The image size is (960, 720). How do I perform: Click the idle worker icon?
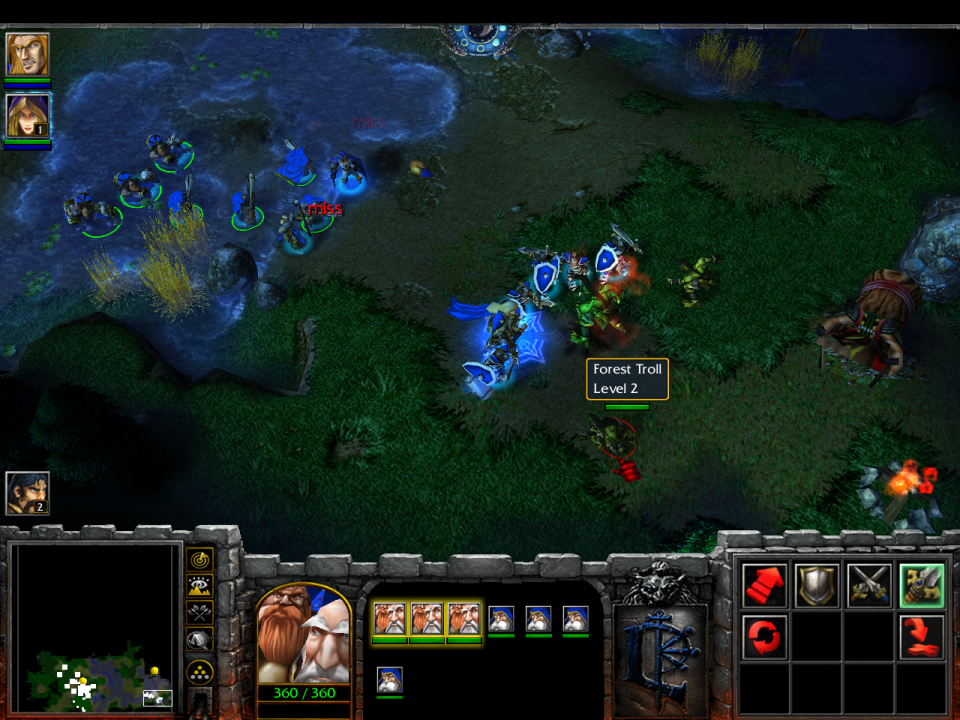tap(27, 492)
